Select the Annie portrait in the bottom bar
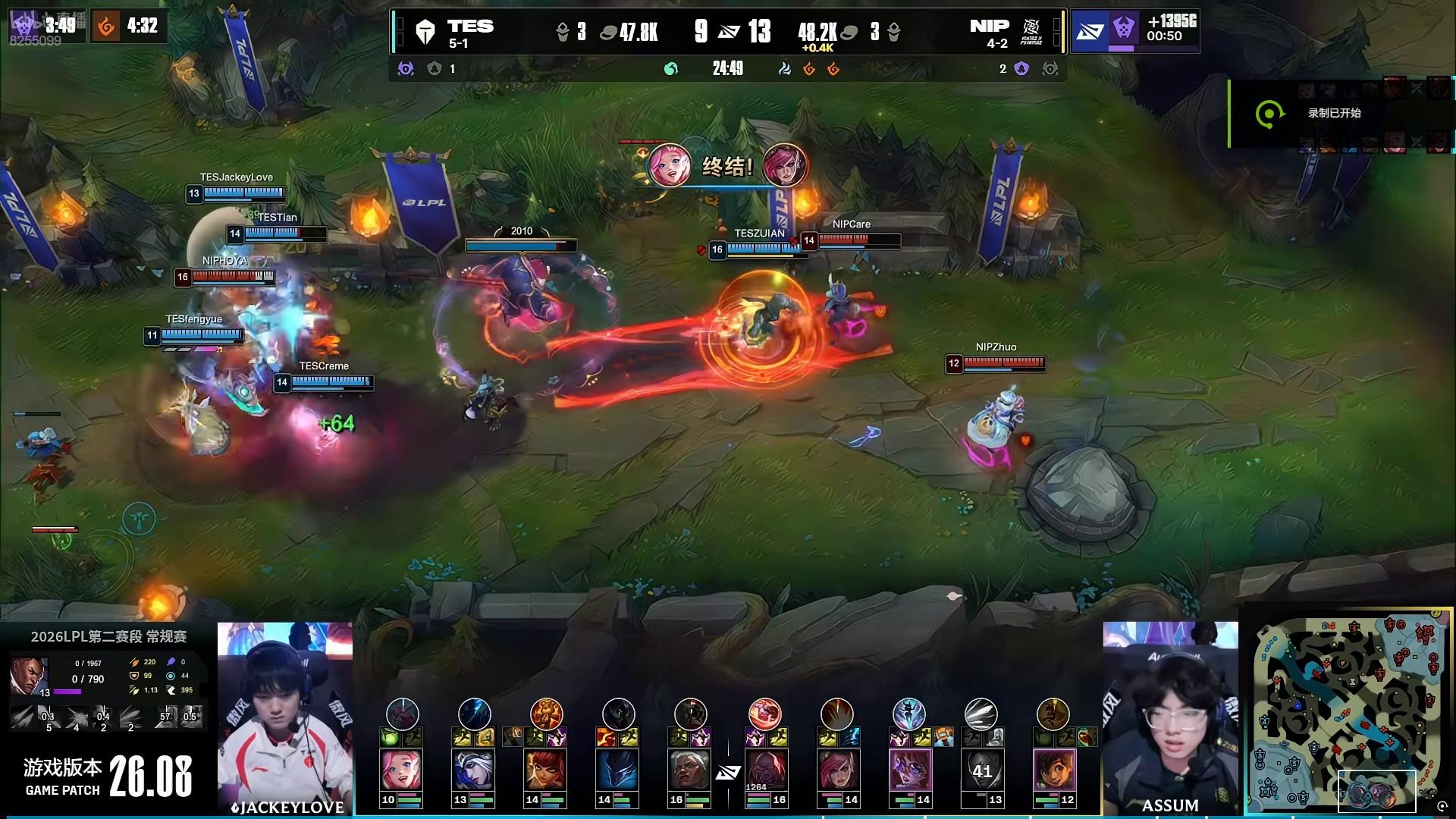 click(x=545, y=770)
